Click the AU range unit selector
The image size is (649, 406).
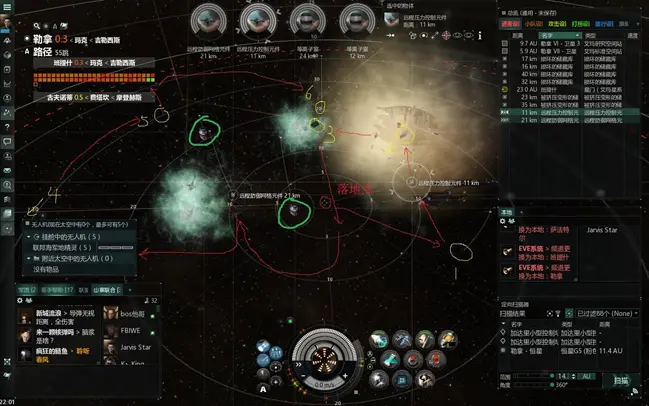pos(585,375)
